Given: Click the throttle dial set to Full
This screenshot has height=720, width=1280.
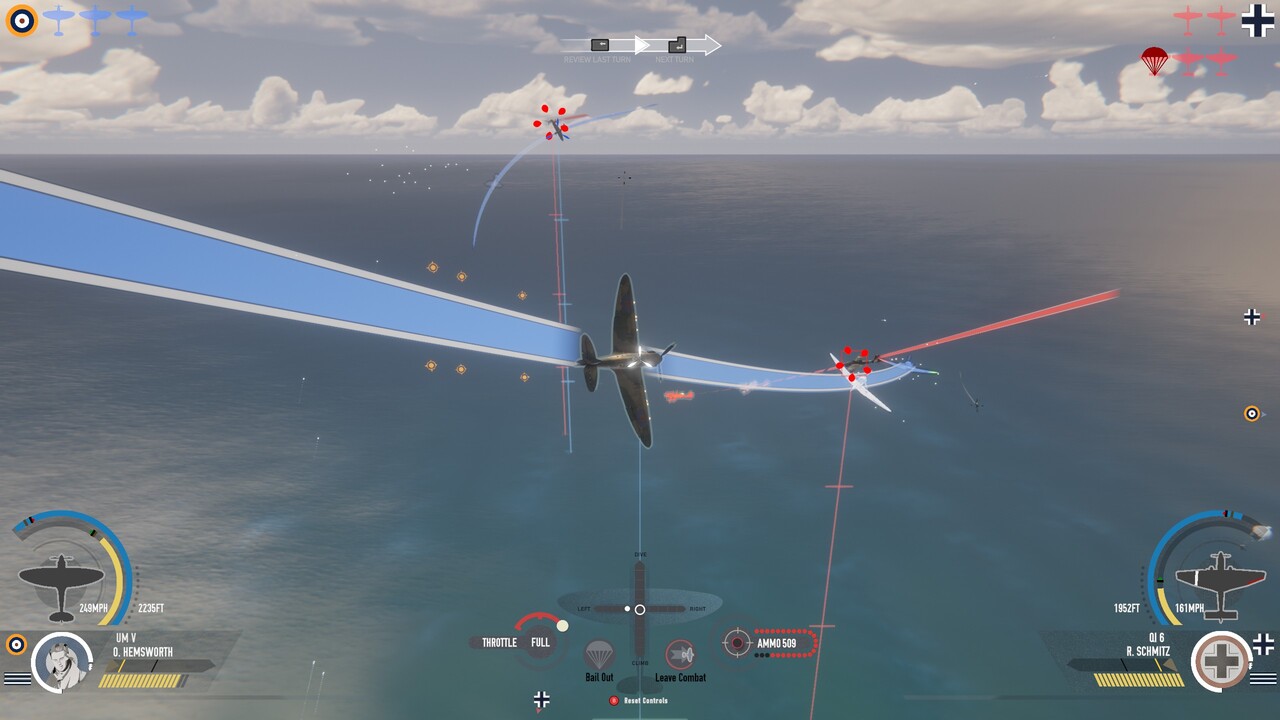Looking at the screenshot, I should tap(540, 641).
